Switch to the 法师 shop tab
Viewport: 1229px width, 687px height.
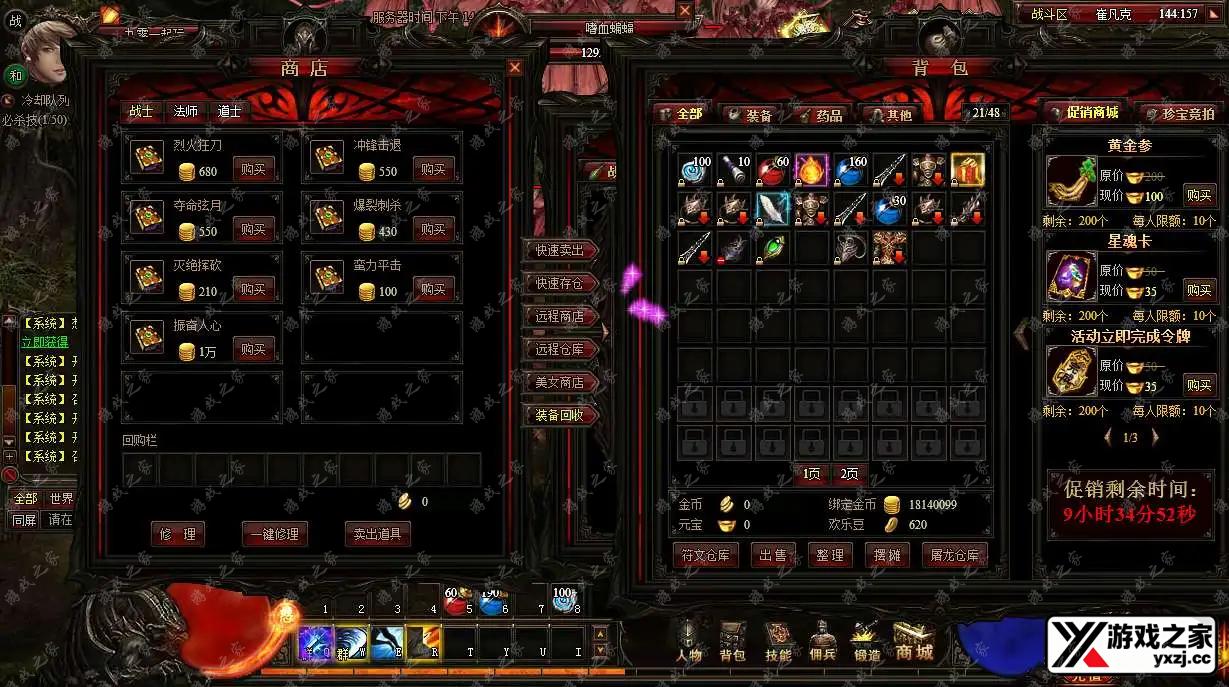point(186,112)
